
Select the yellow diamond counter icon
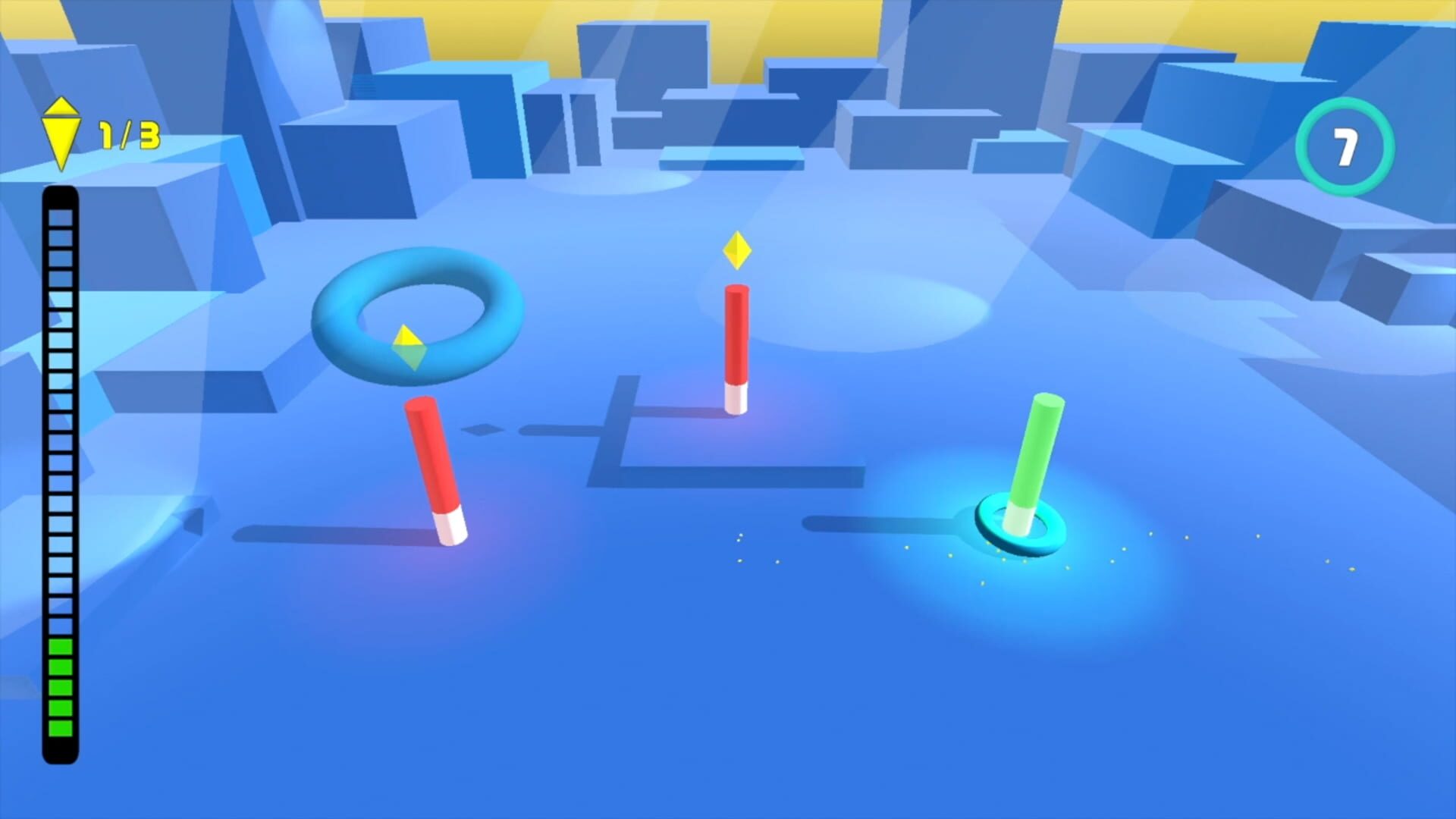62,133
